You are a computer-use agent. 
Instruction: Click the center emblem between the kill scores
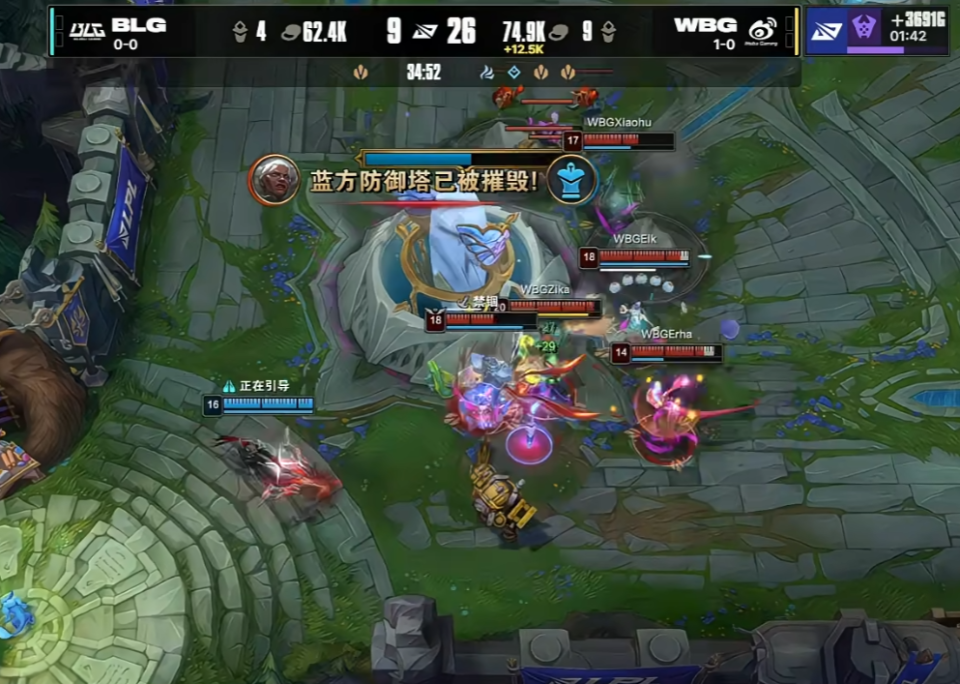click(424, 32)
